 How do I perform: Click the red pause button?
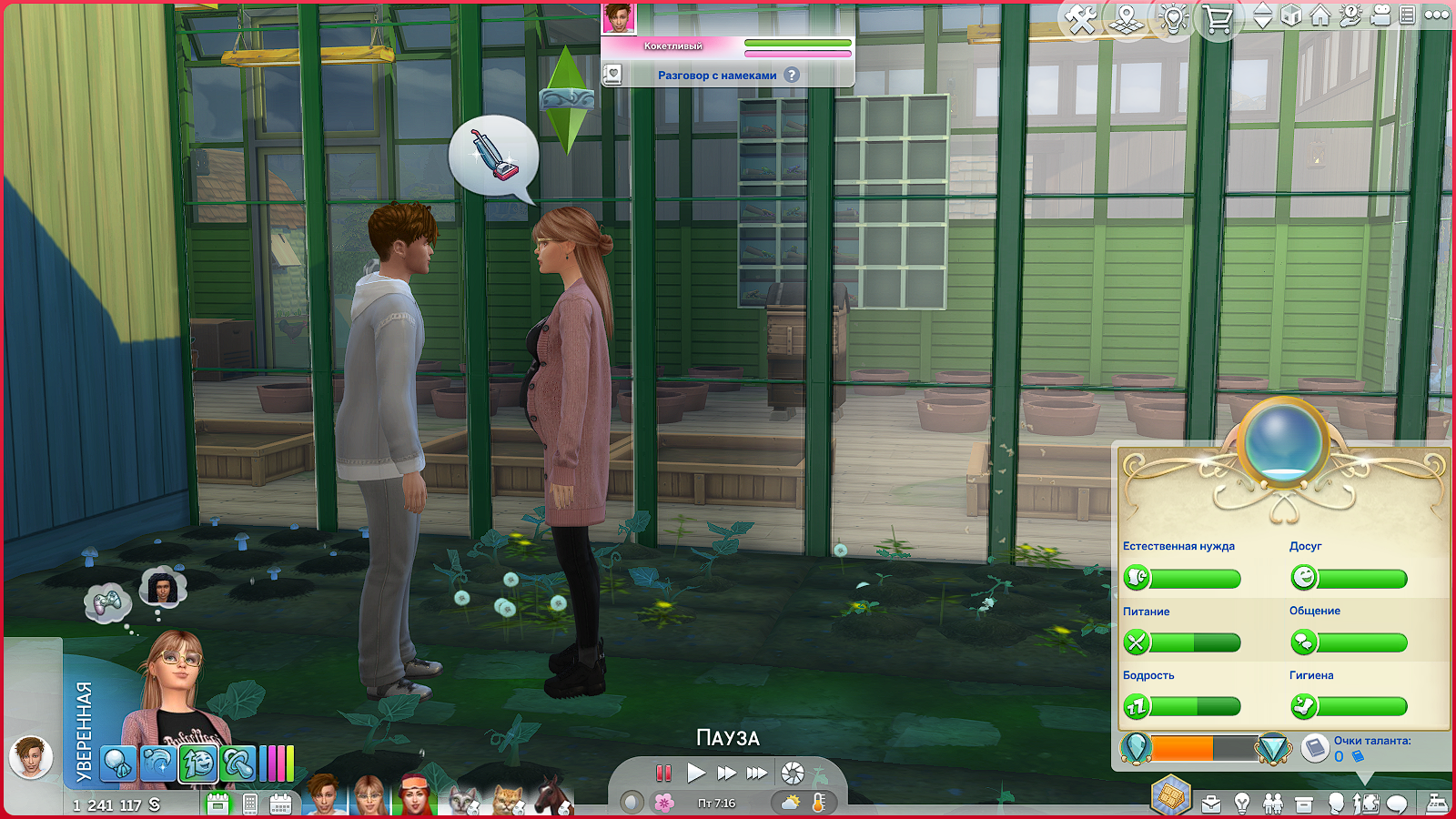coord(663,773)
